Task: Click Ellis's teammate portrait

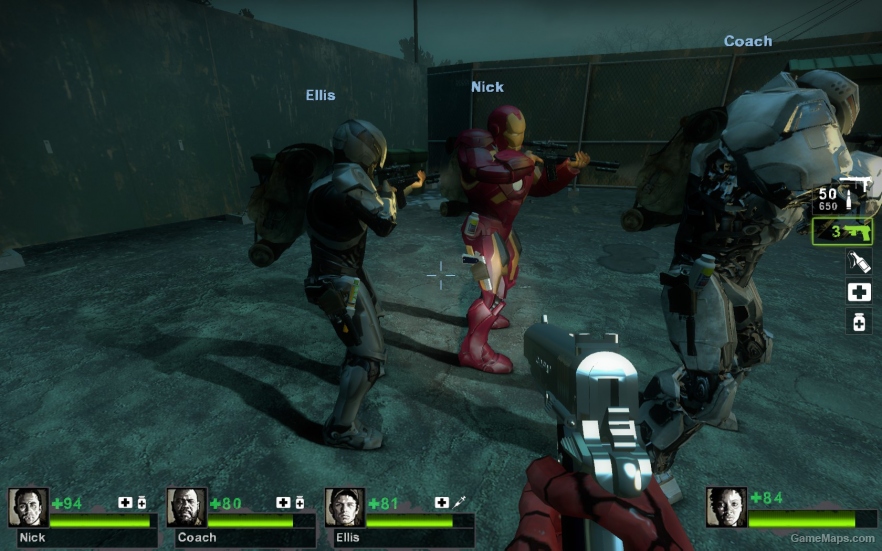Action: click(344, 507)
